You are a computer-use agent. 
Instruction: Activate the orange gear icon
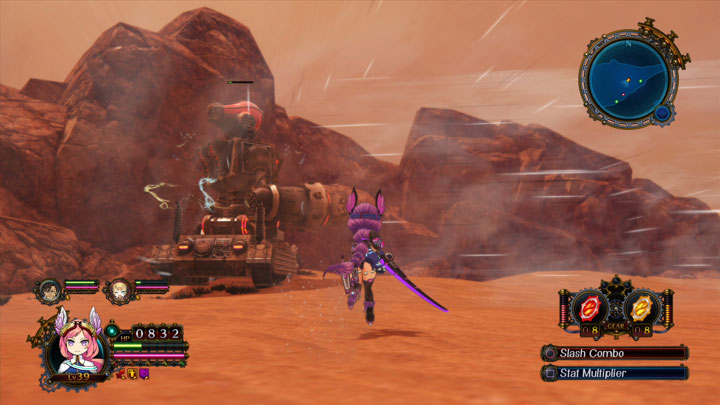click(644, 304)
